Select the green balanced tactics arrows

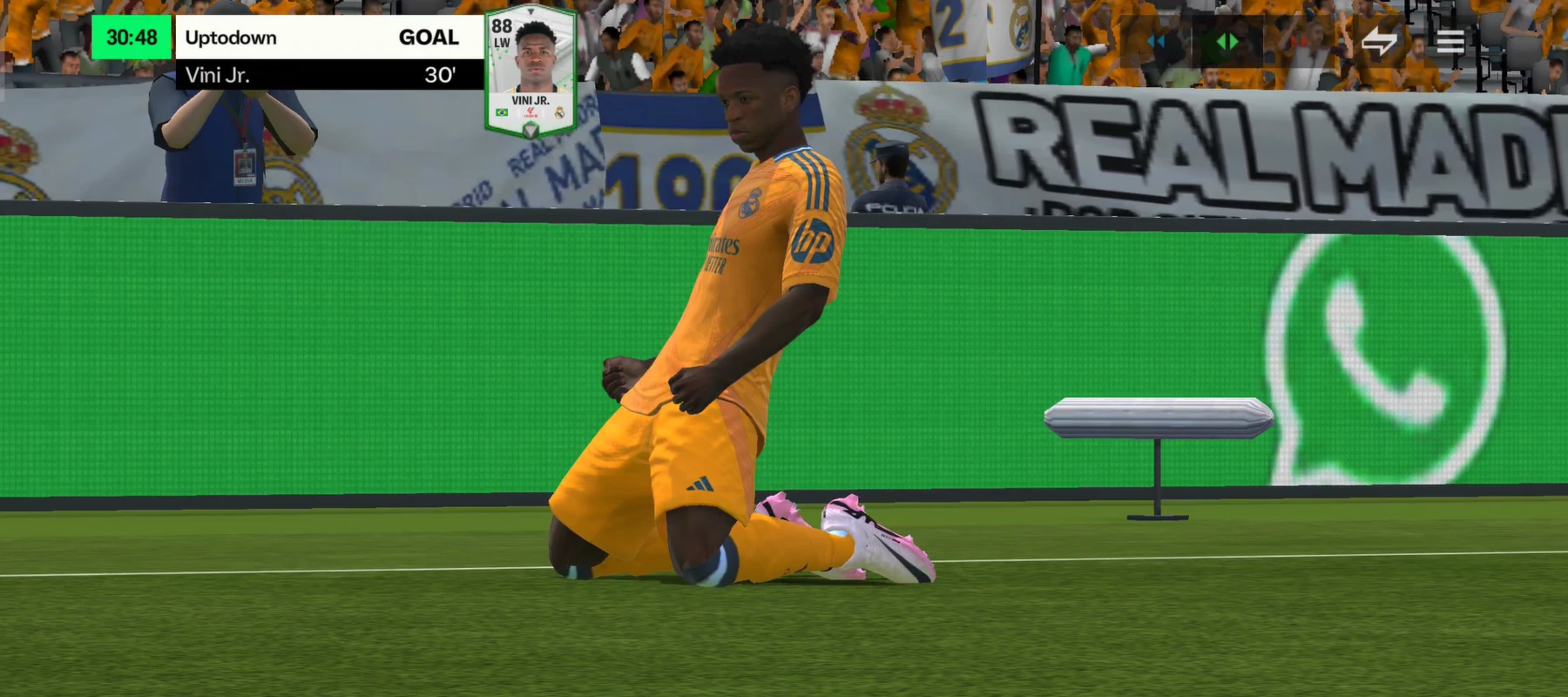[x=1227, y=41]
